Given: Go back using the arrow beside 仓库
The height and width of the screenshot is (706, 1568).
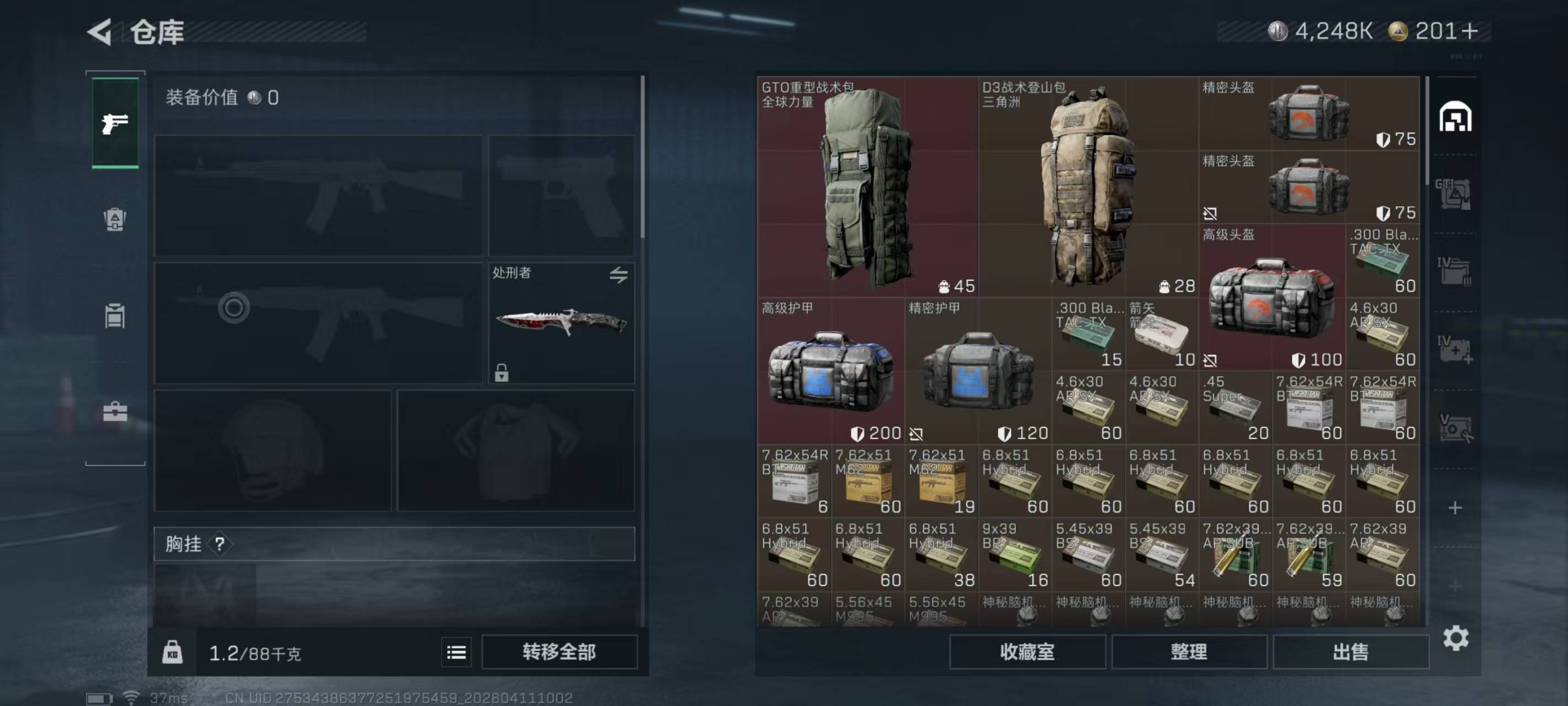Looking at the screenshot, I should pyautogui.click(x=100, y=31).
